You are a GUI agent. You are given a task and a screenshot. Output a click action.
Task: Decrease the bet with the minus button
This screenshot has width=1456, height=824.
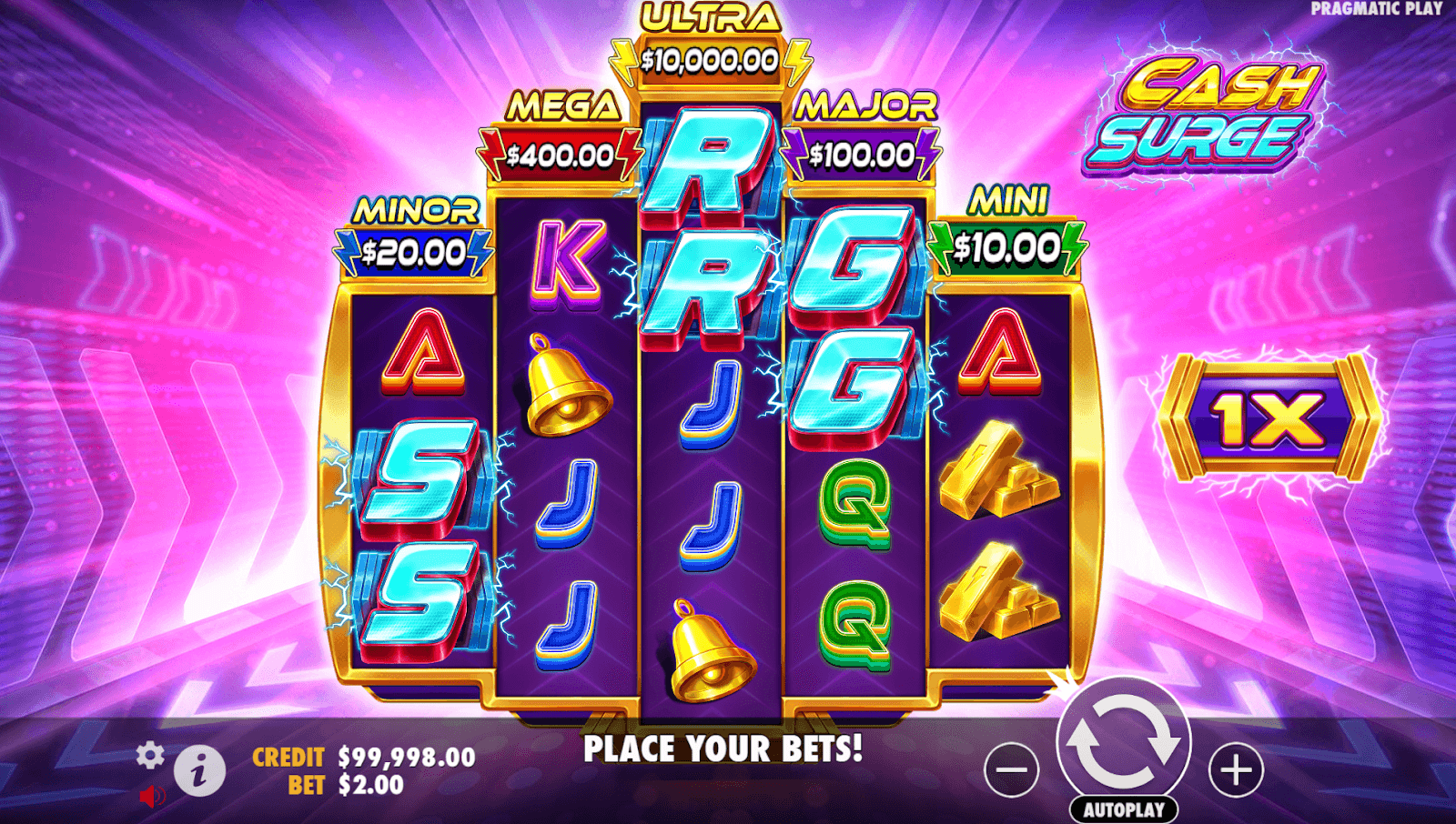pos(1011,769)
